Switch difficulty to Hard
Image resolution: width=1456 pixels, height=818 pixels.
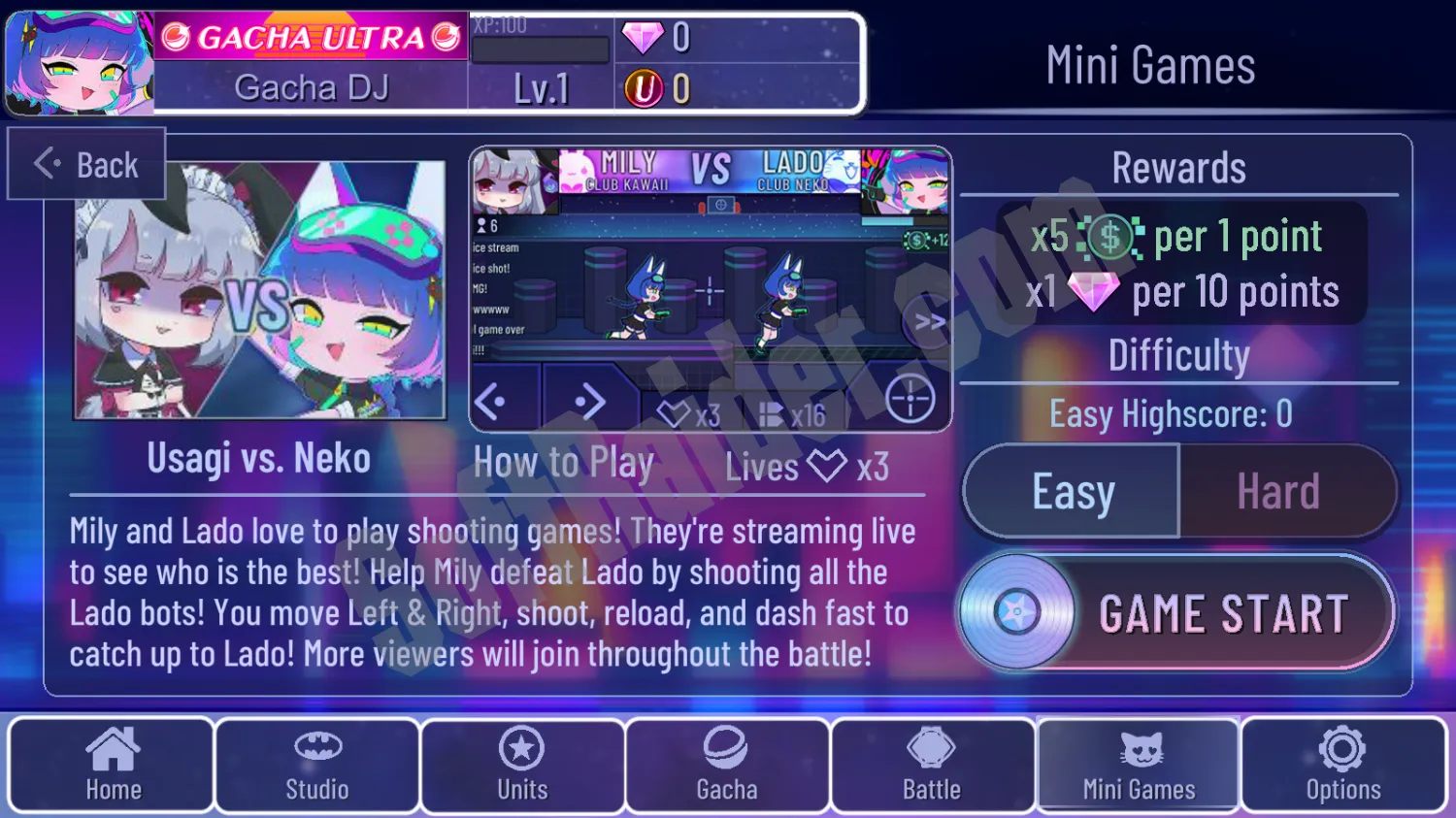(1278, 492)
